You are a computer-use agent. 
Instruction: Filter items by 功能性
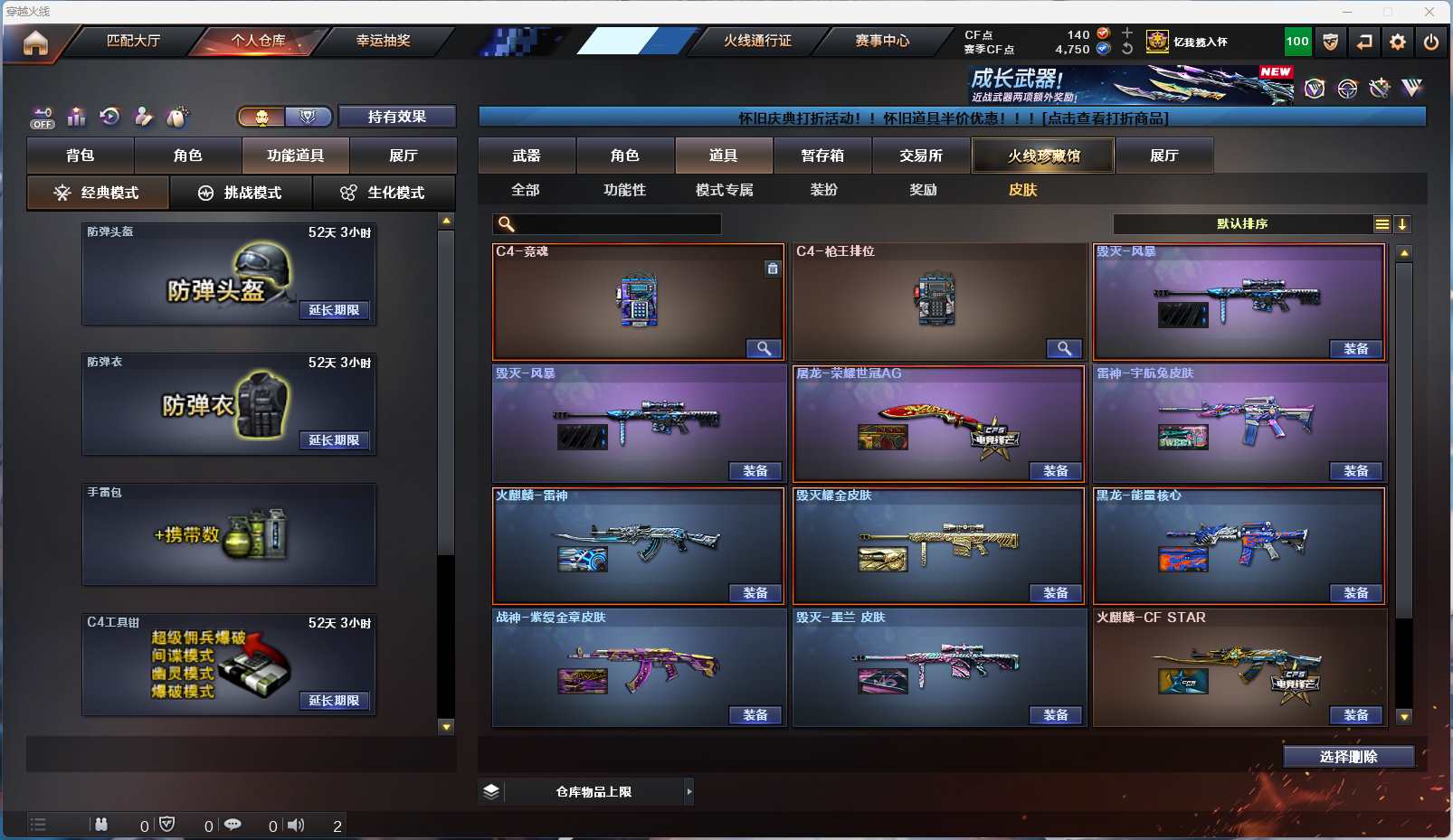coord(624,190)
